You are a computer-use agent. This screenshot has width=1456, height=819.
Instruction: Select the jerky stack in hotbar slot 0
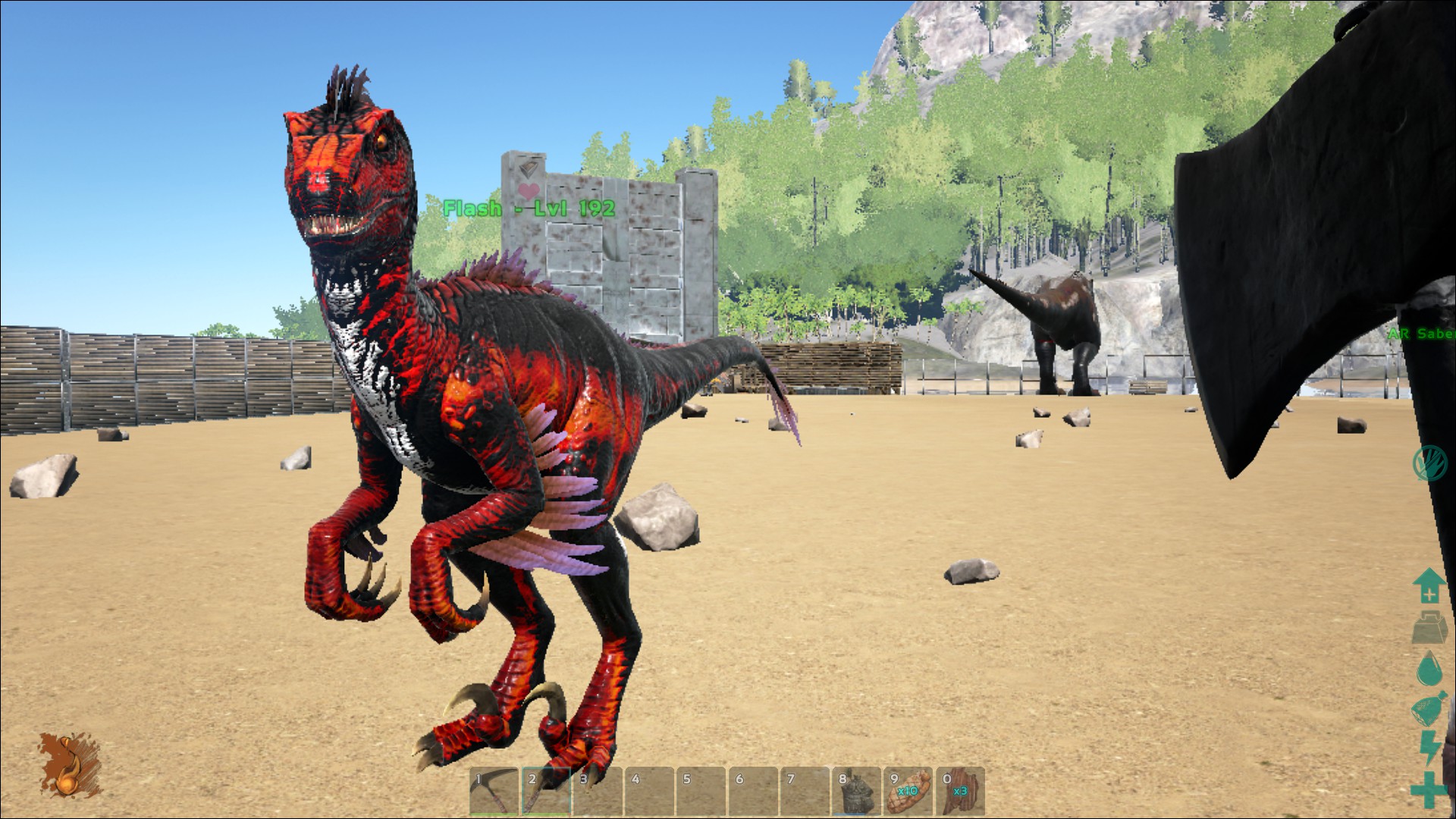[x=960, y=792]
